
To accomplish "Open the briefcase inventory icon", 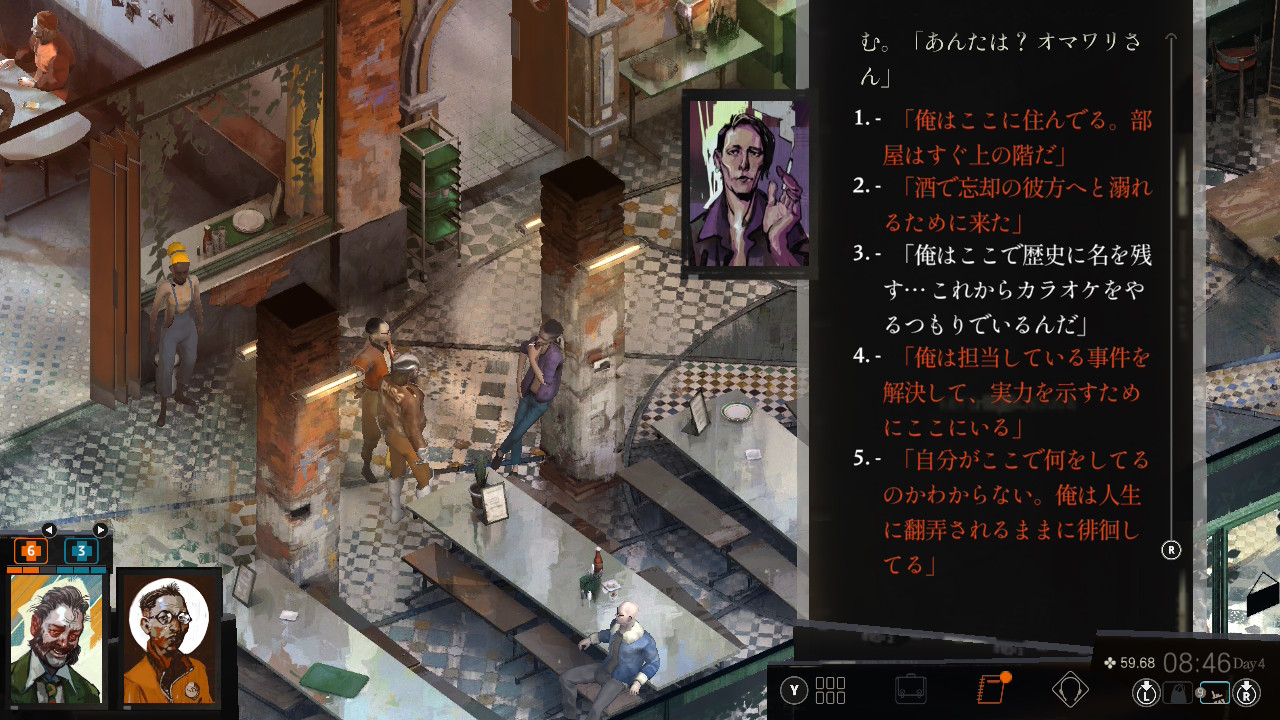I will [x=910, y=690].
